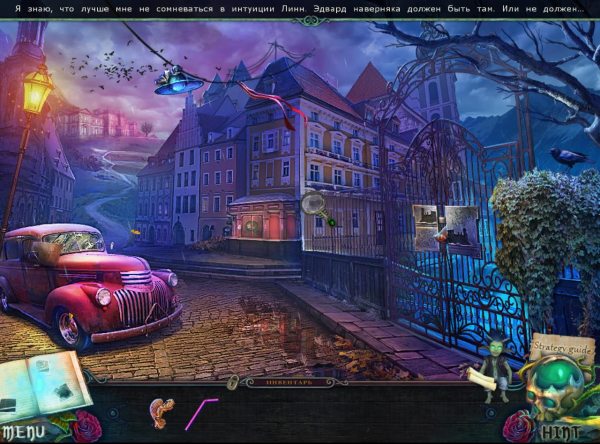The width and height of the screenshot is (600, 444).
Task: Open the Strategy Guide
Action: 562,348
